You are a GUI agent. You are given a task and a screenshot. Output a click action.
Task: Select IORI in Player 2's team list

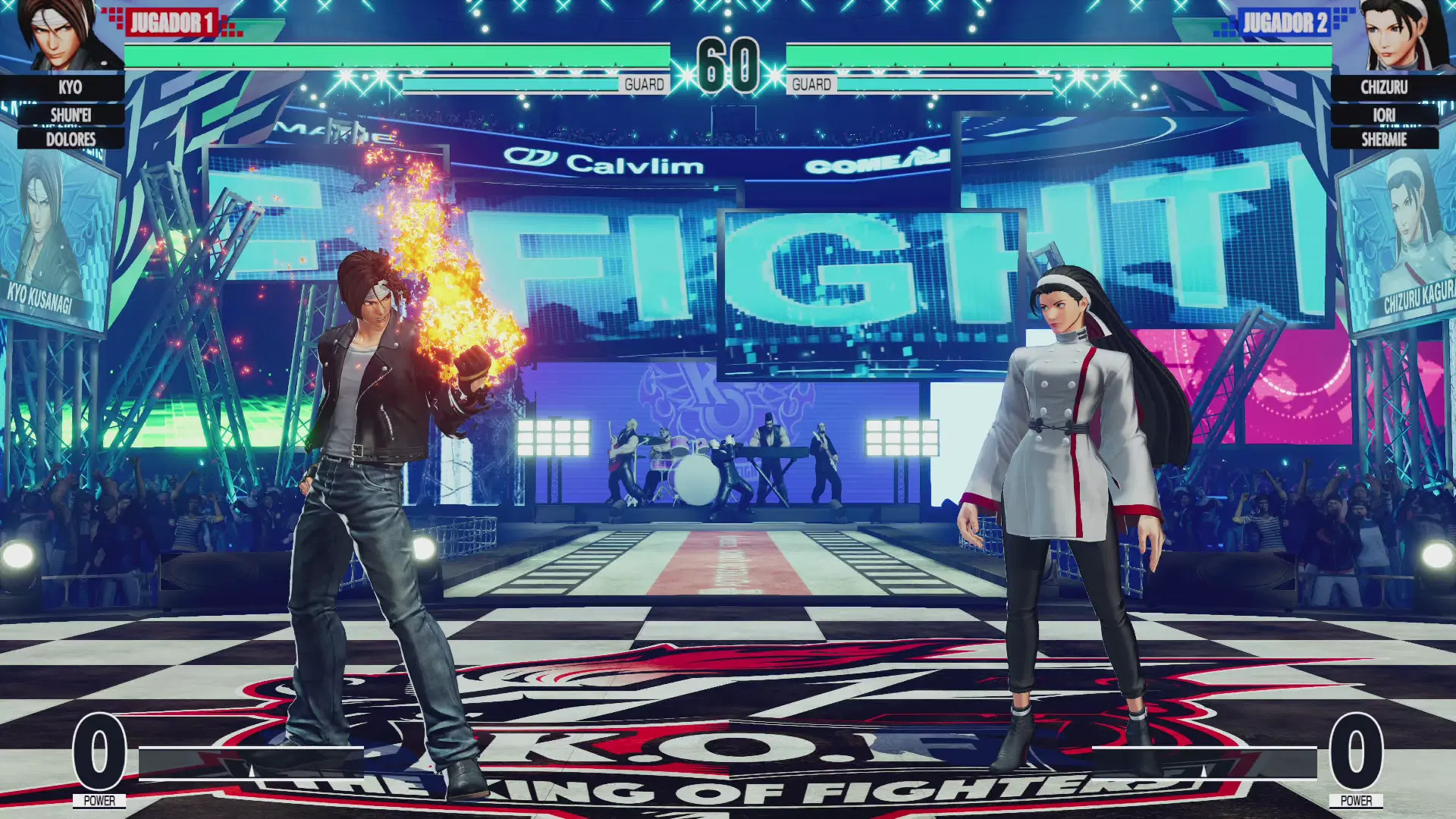pos(1384,115)
